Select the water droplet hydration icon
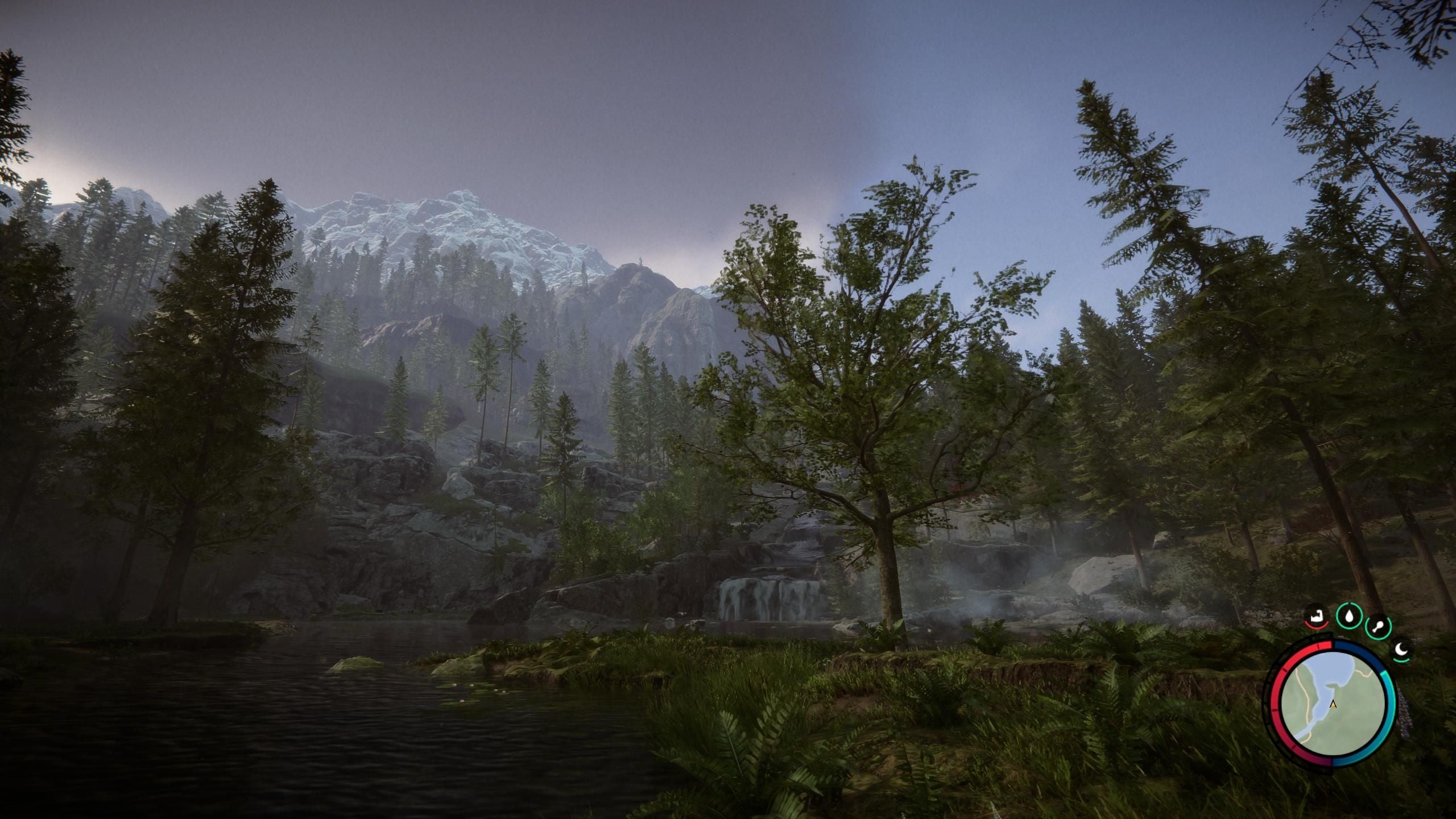1456x819 pixels. 1349,616
